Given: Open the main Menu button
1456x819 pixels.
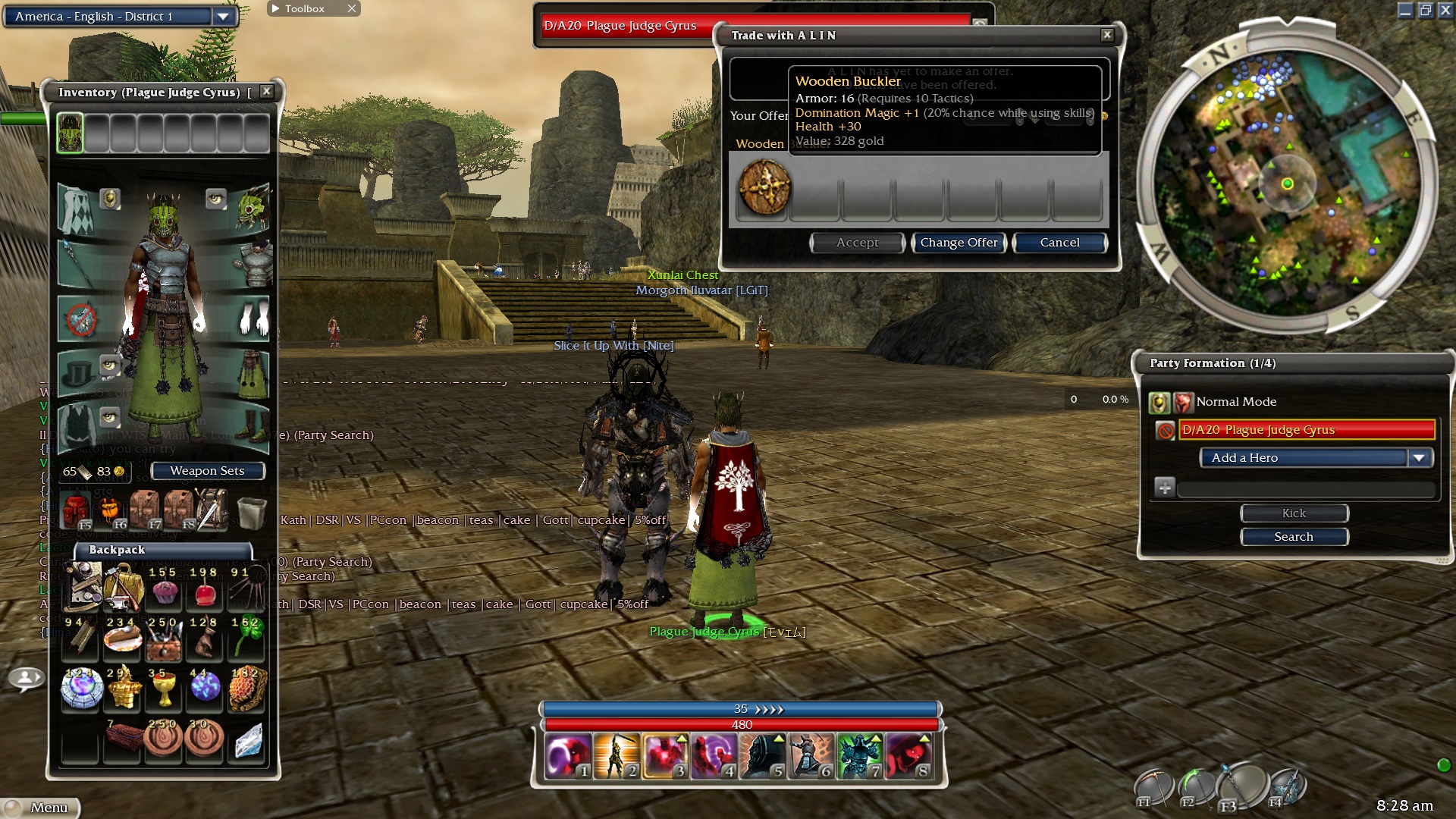Looking at the screenshot, I should (x=42, y=808).
